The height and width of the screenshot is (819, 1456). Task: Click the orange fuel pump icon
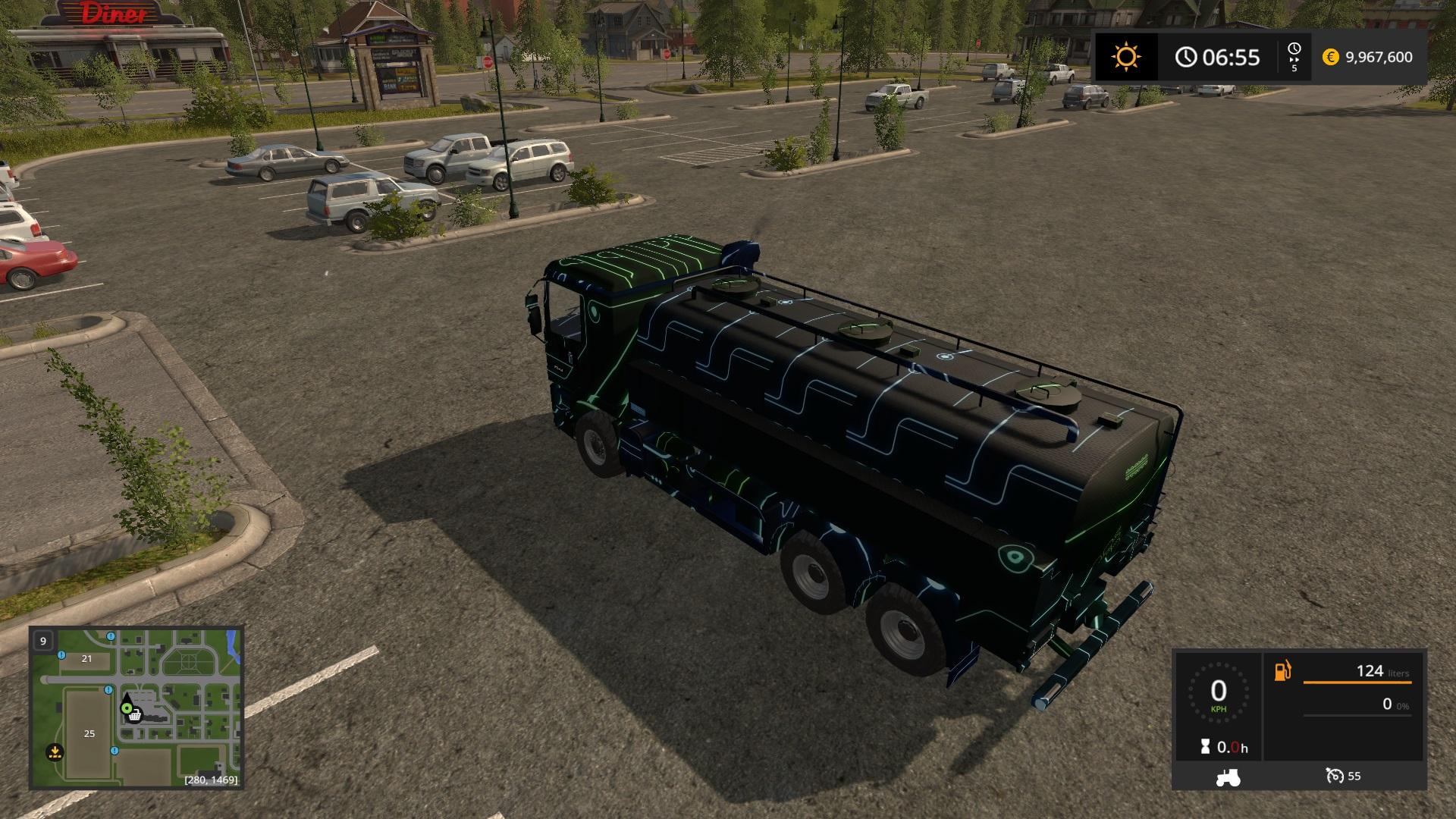(1282, 671)
